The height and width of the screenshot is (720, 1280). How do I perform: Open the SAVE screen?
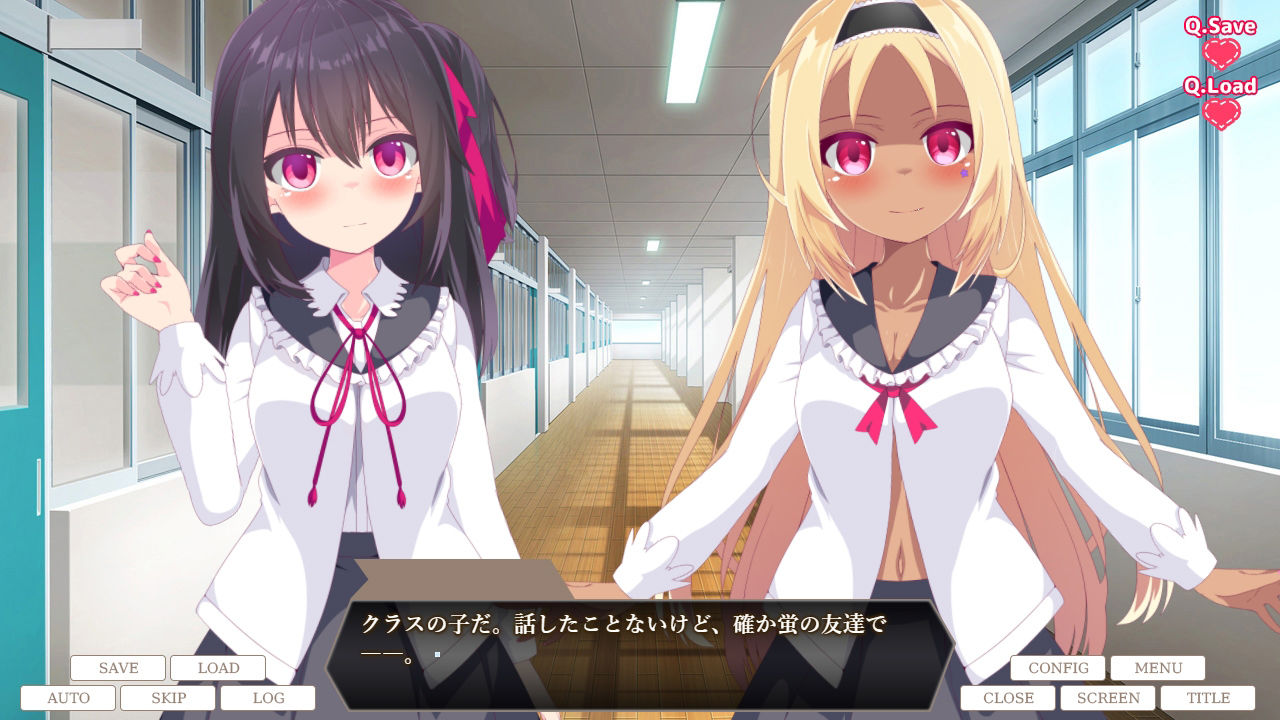point(116,667)
